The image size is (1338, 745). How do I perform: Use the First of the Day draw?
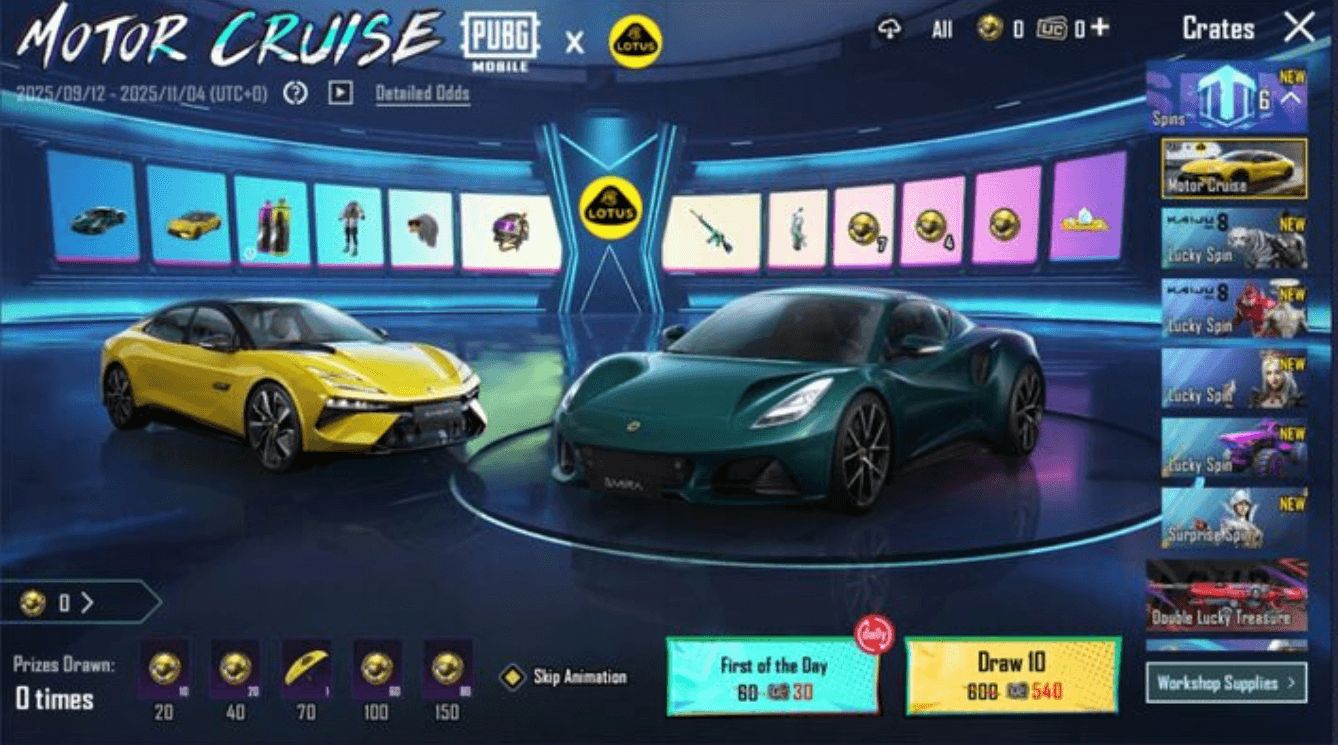(772, 677)
